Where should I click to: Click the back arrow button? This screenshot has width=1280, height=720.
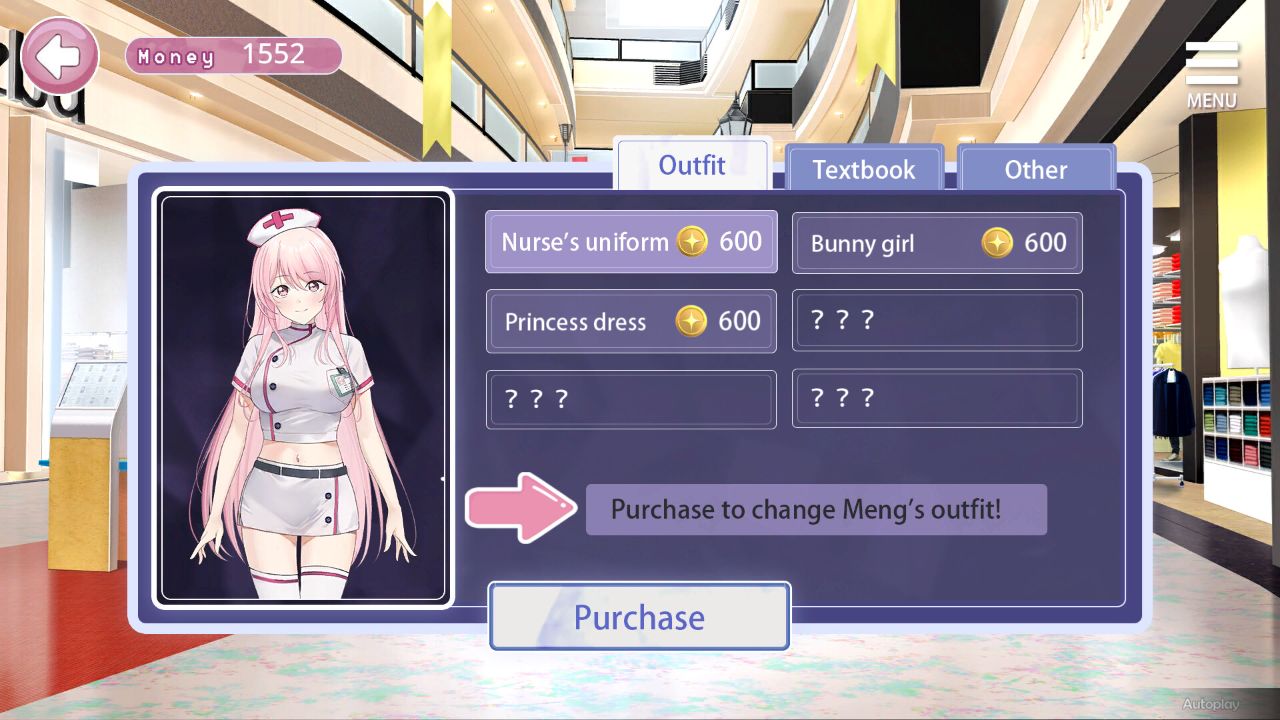click(59, 57)
